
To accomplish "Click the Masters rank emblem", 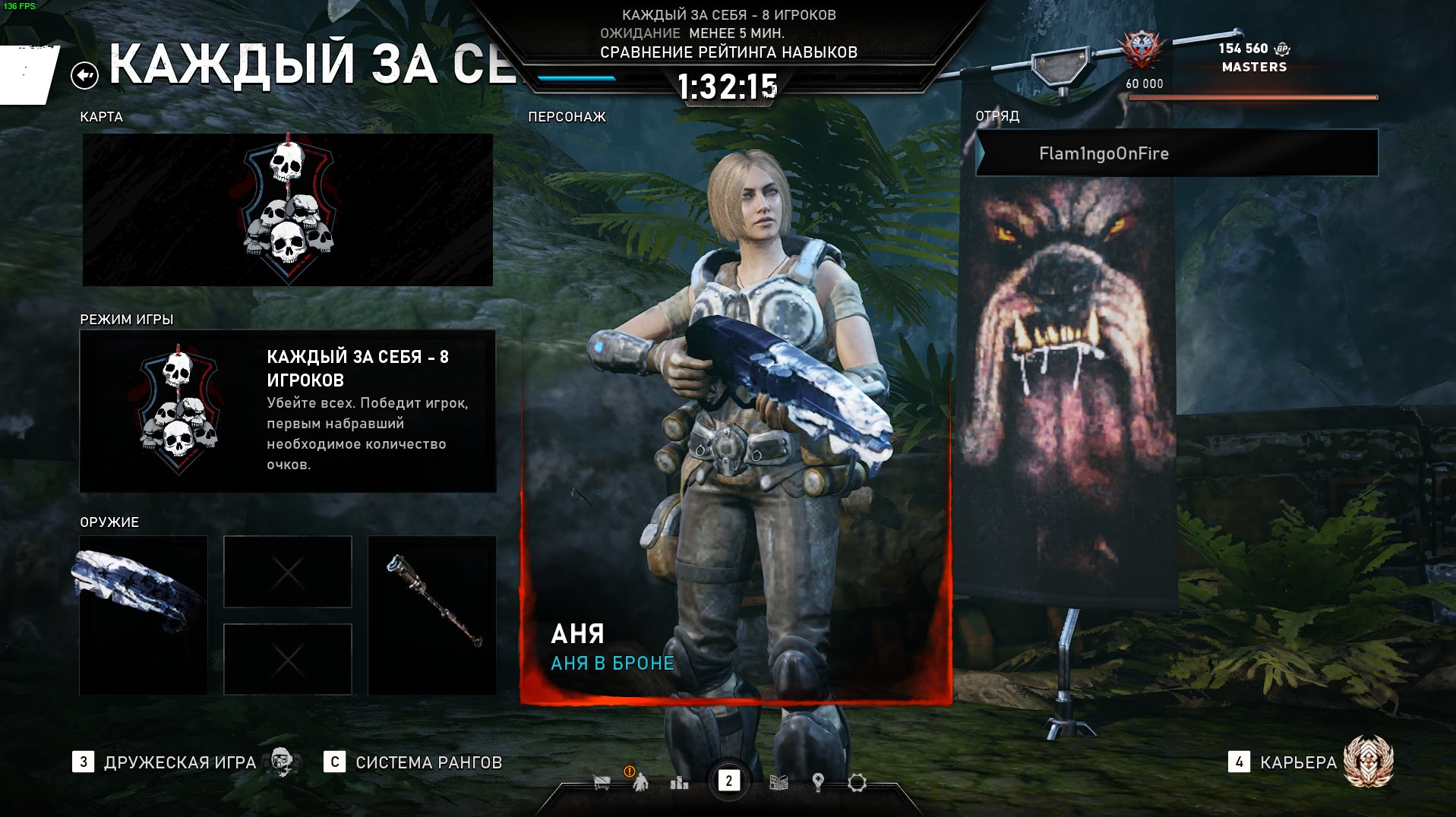I will click(1141, 50).
